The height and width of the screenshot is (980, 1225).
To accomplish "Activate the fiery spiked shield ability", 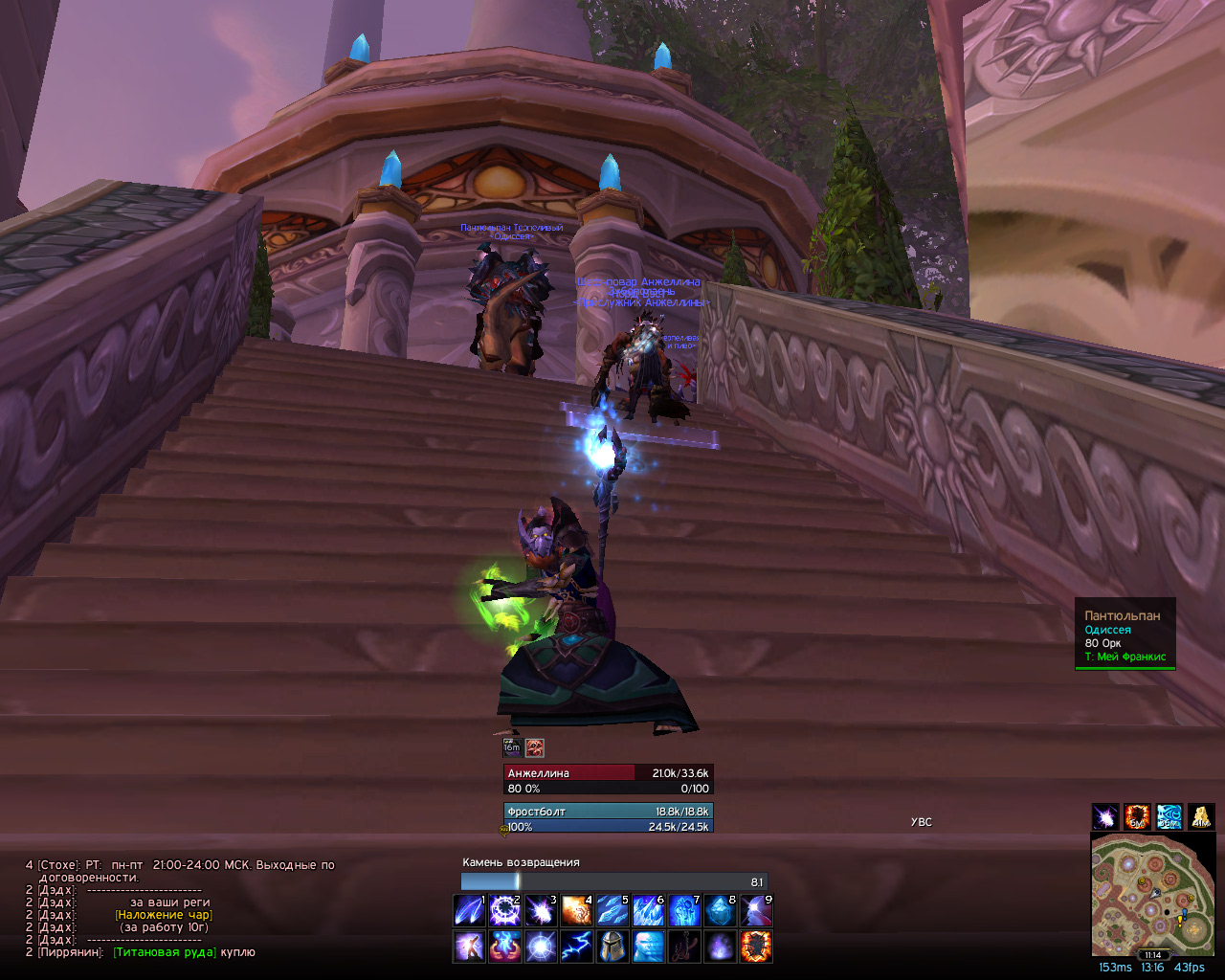I will [756, 947].
